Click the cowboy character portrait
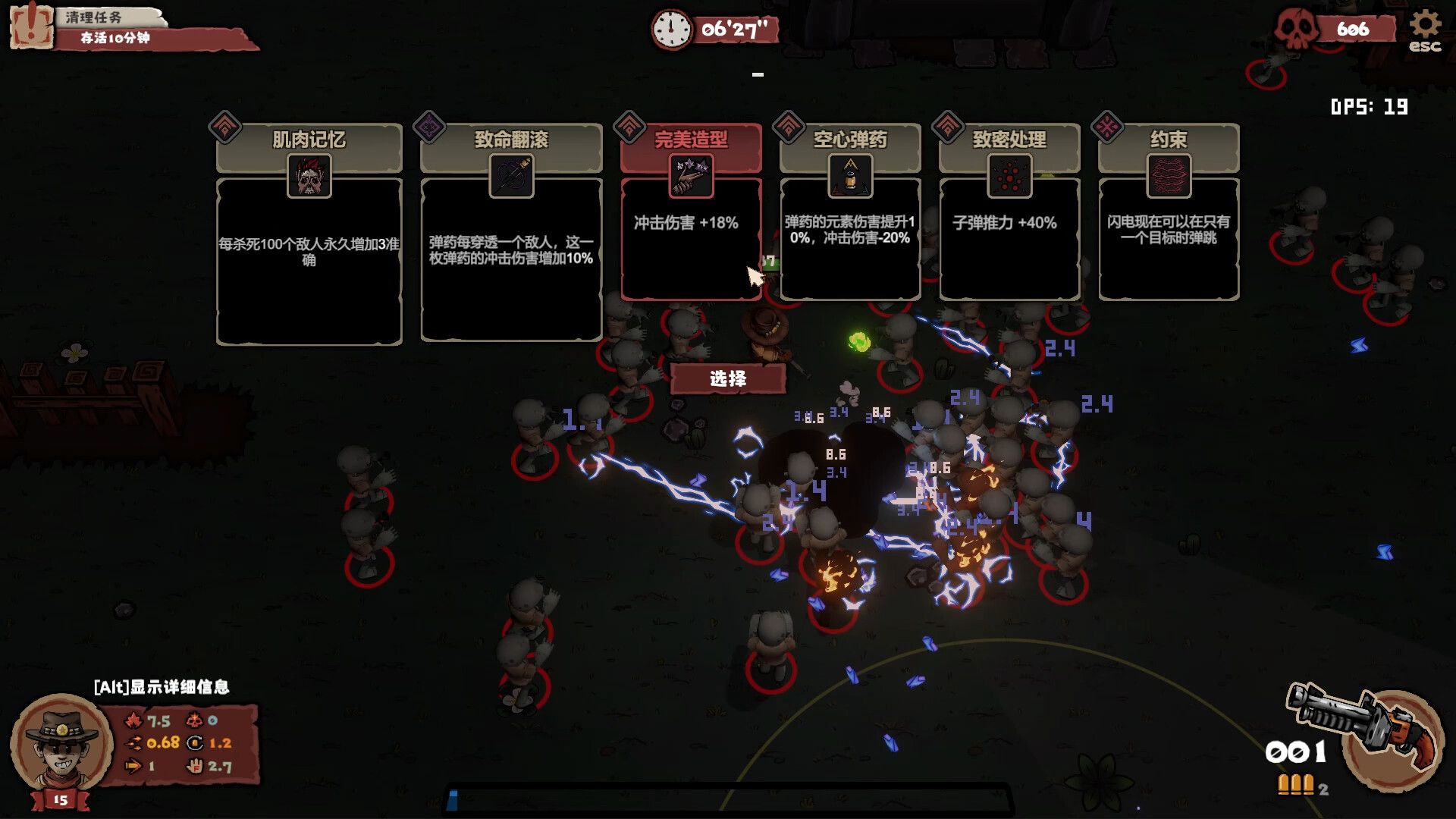The image size is (1456, 819). point(61,743)
